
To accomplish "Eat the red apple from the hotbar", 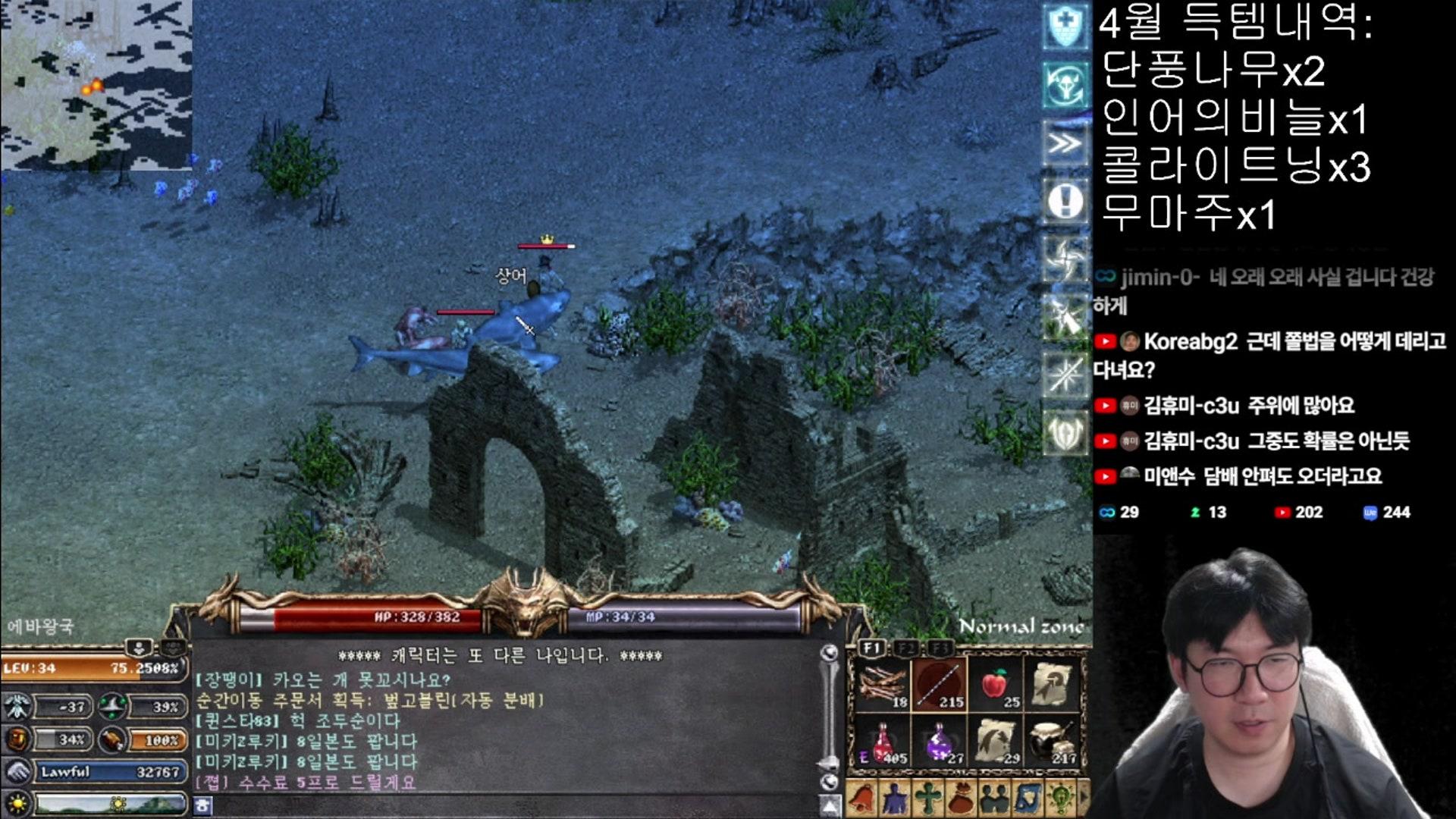I will tap(996, 685).
